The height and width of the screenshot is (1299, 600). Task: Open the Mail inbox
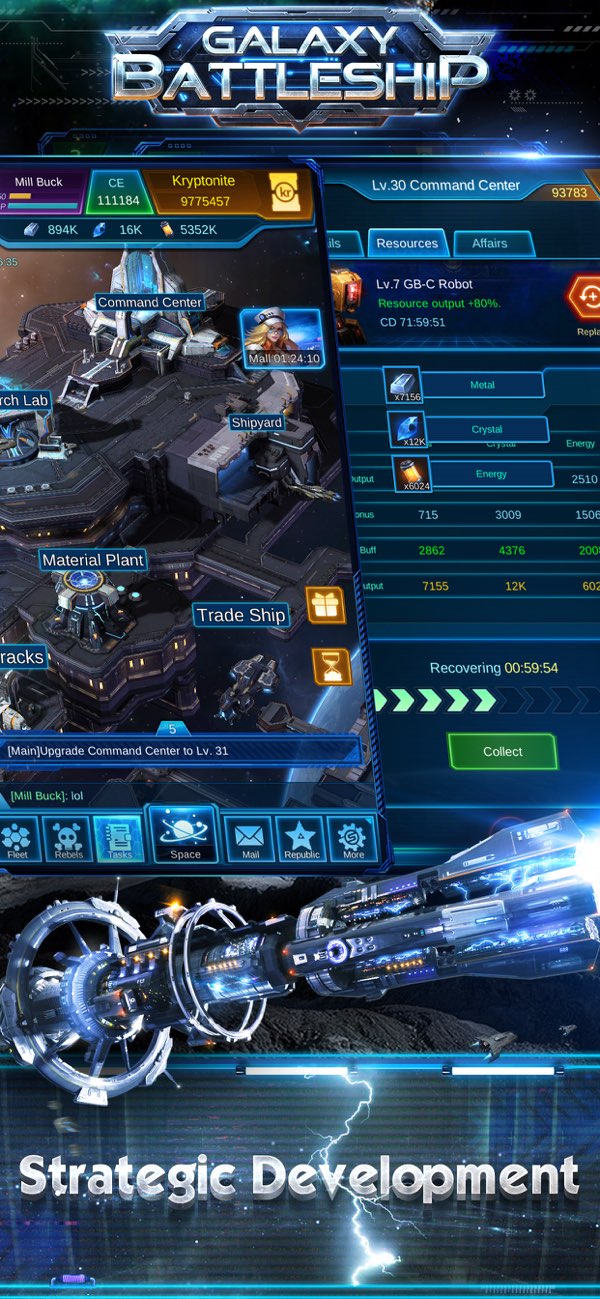pyautogui.click(x=250, y=840)
